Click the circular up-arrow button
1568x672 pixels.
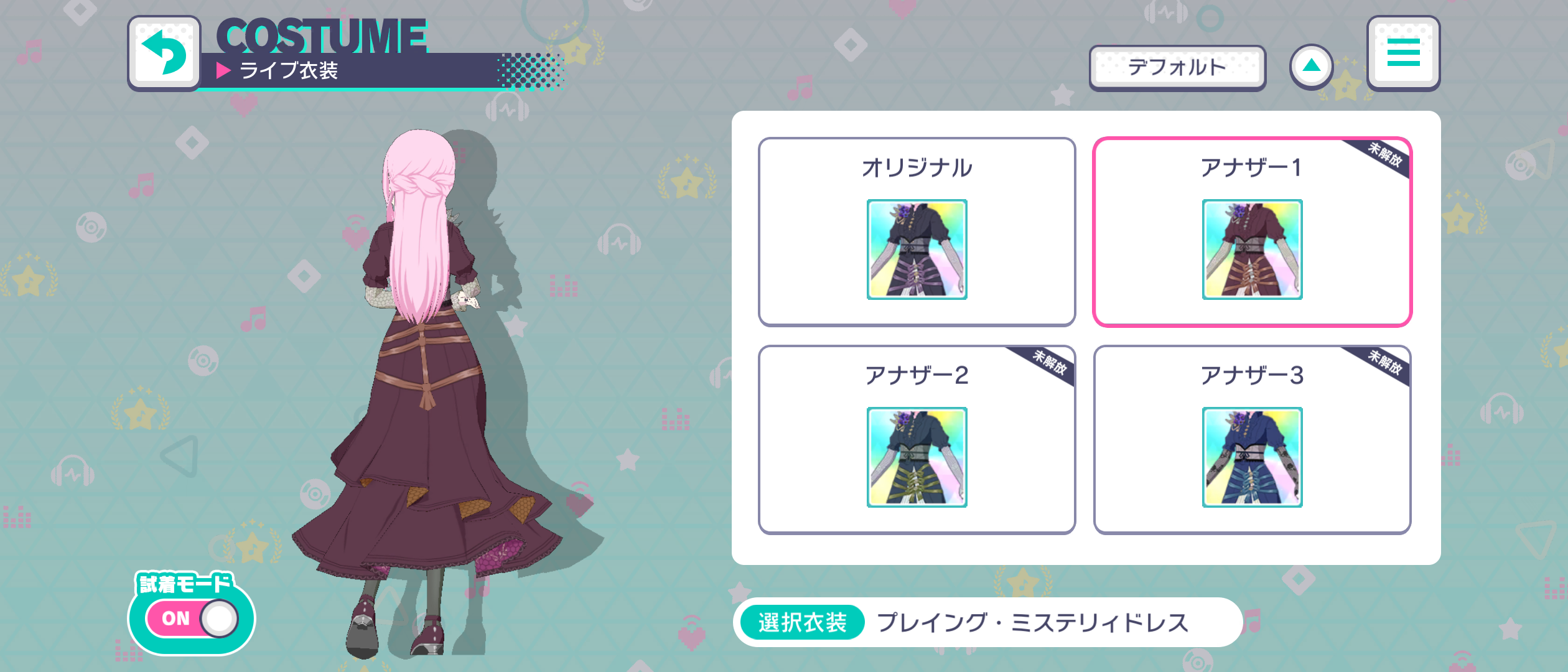[x=1310, y=67]
